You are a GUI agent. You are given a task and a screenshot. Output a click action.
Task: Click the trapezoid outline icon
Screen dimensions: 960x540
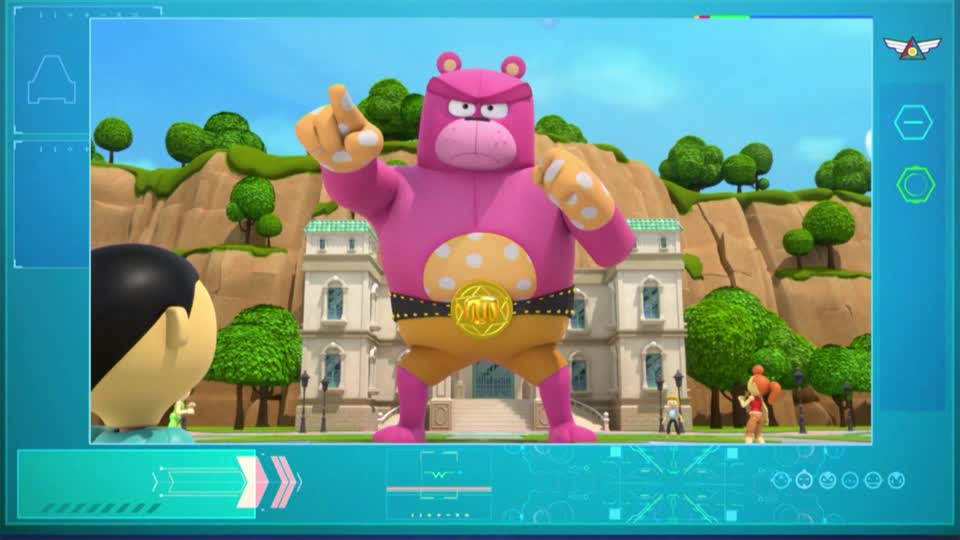[51, 80]
